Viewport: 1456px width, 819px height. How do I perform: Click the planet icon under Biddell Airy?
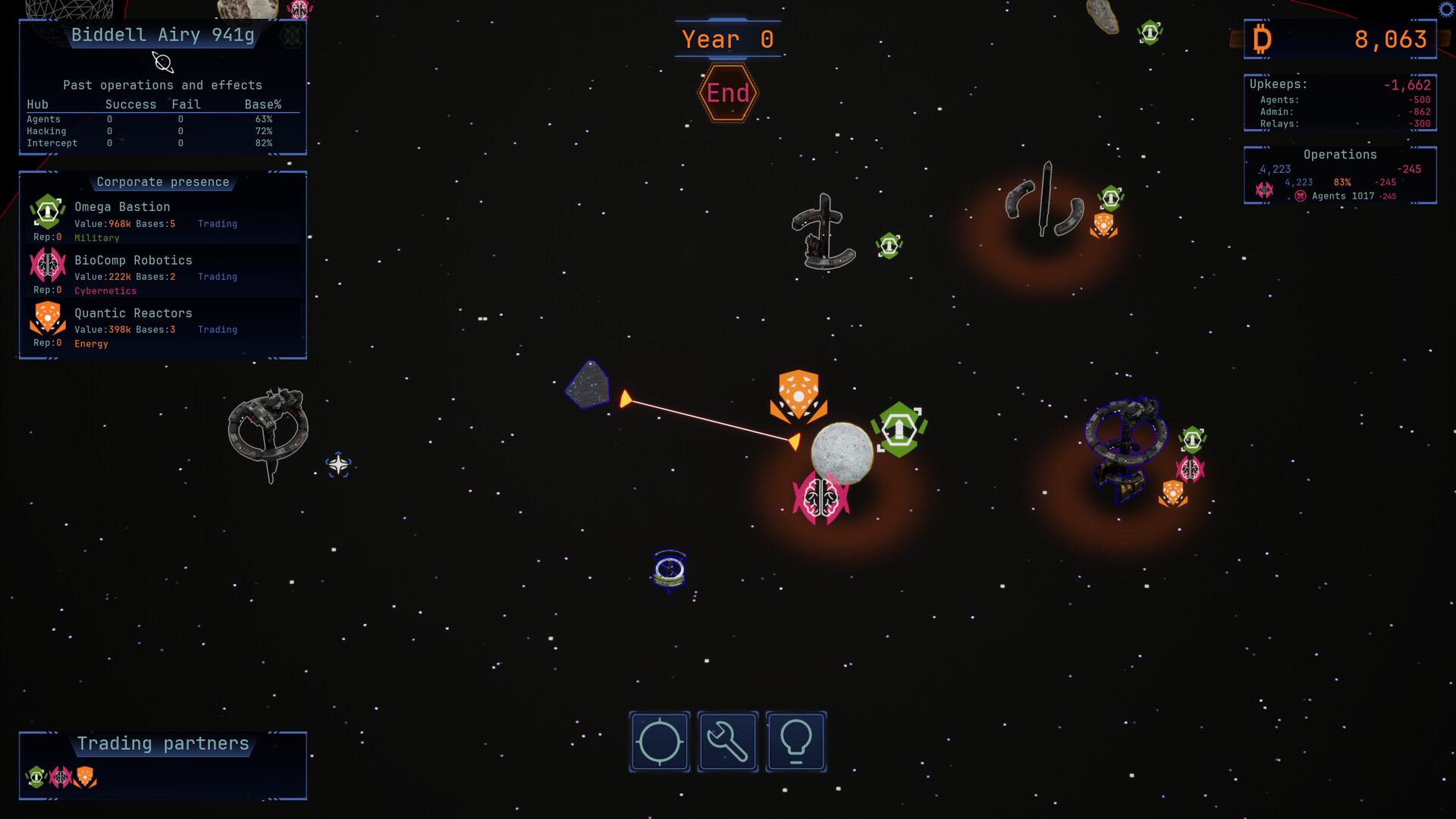(x=162, y=62)
